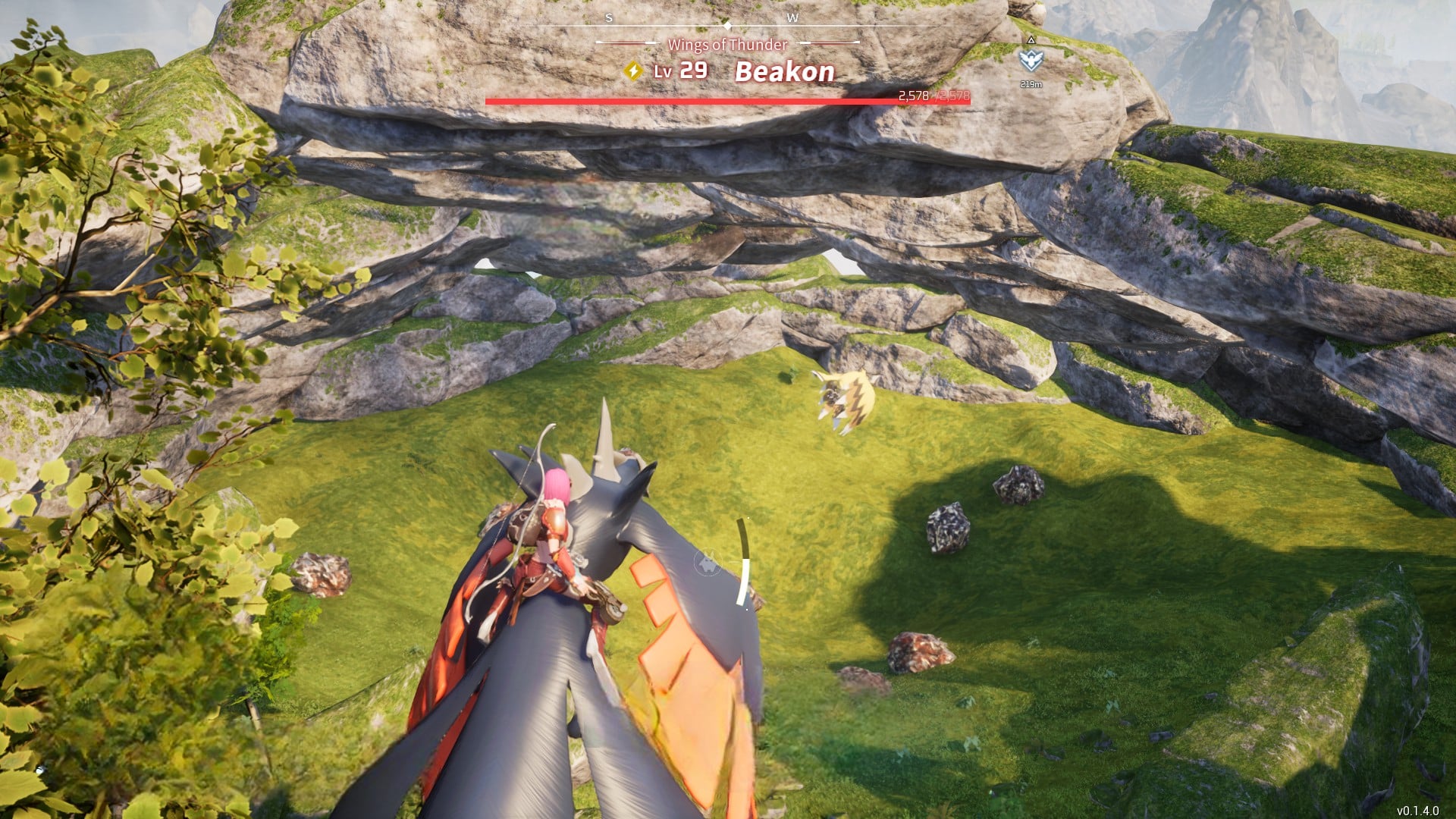This screenshot has width=1456, height=819.
Task: Click the 219m distance label under the marker
Action: [x=1033, y=83]
